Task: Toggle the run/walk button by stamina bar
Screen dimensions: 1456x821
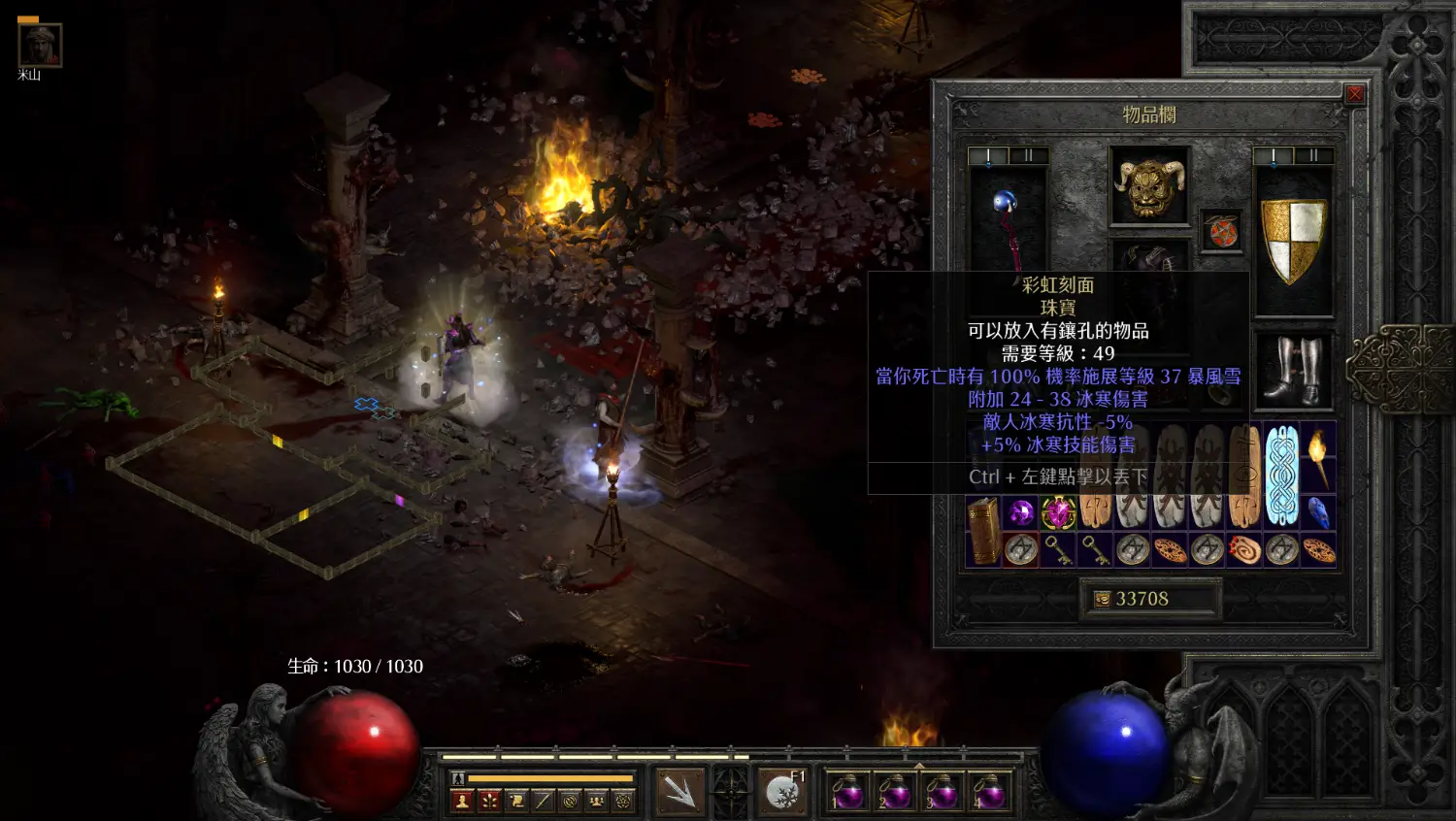Action: tap(458, 778)
